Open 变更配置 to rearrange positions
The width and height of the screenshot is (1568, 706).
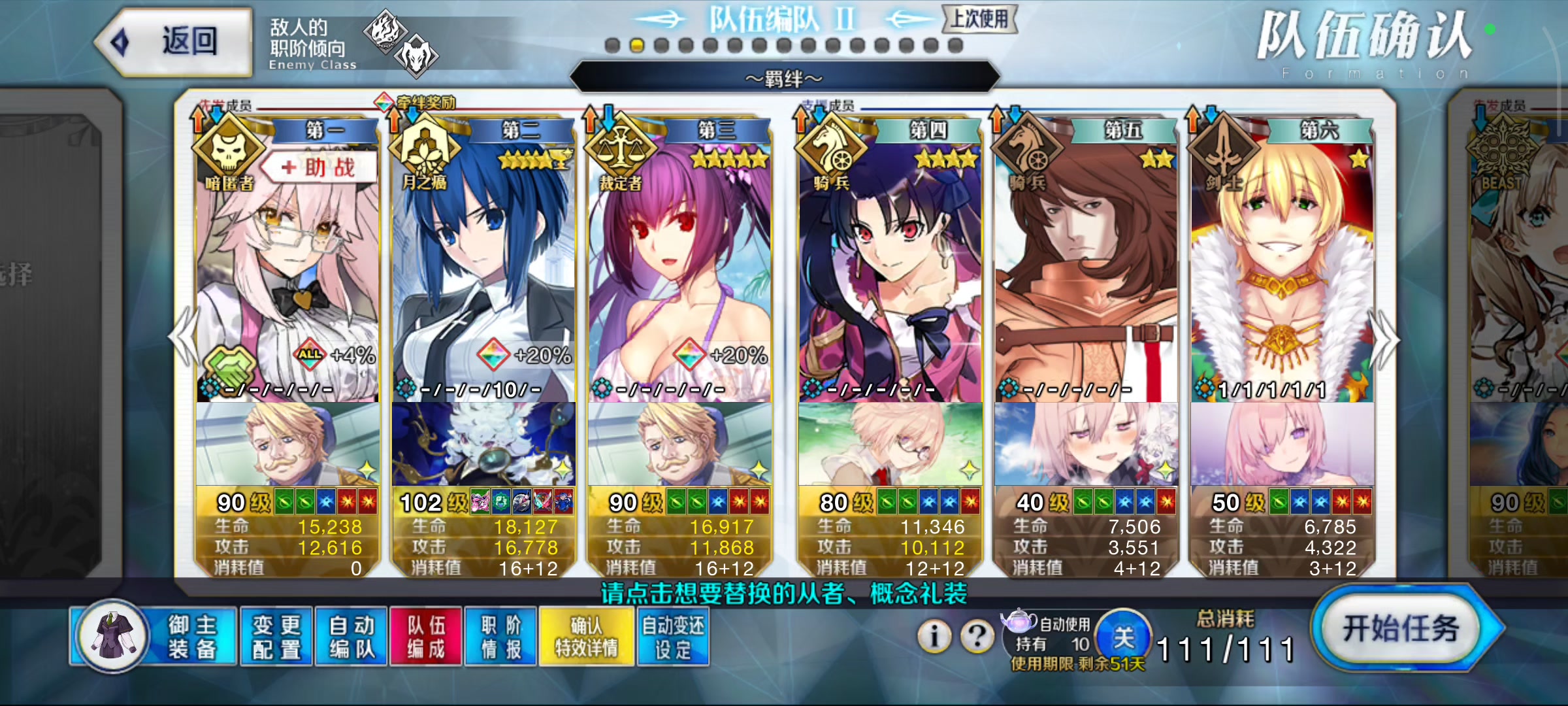277,637
